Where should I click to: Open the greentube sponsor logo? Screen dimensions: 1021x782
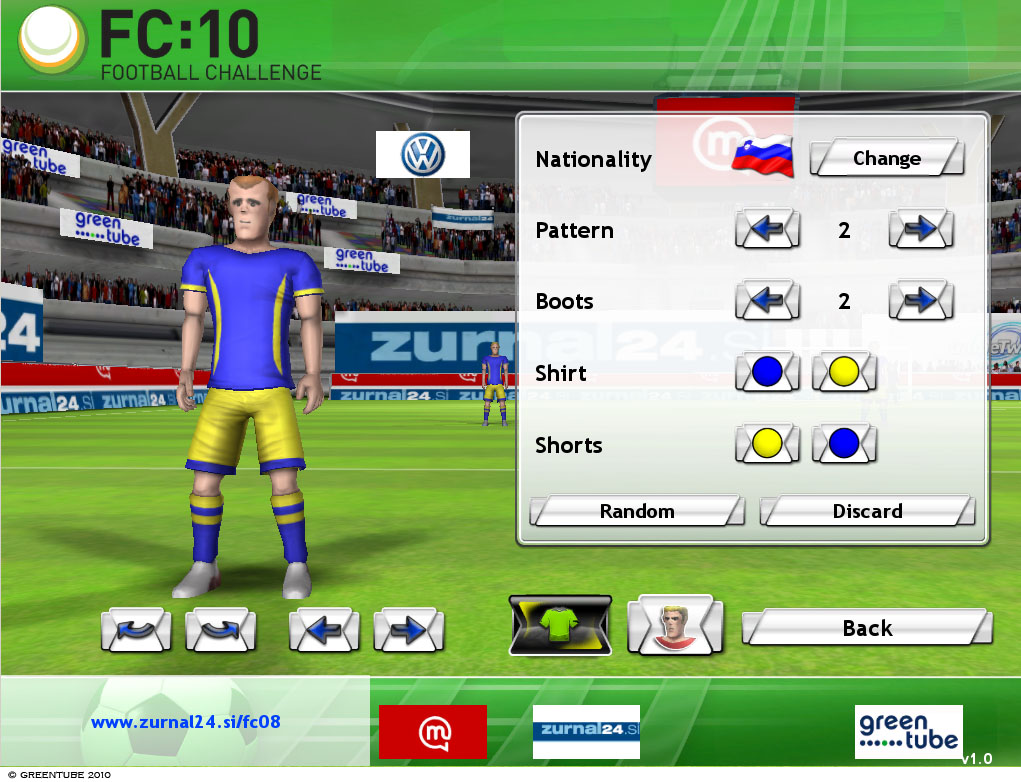[908, 732]
